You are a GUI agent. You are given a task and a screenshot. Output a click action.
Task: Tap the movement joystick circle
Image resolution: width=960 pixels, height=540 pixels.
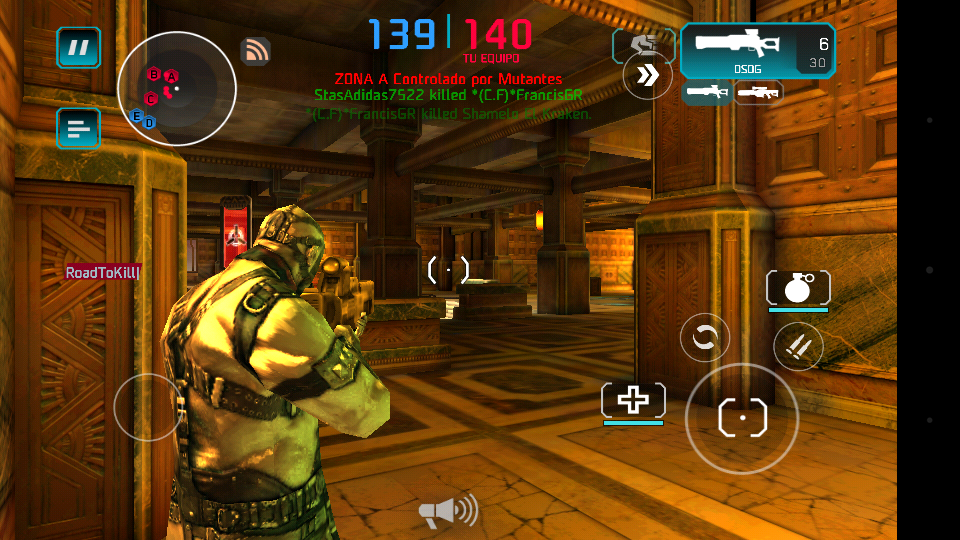[x=148, y=407]
